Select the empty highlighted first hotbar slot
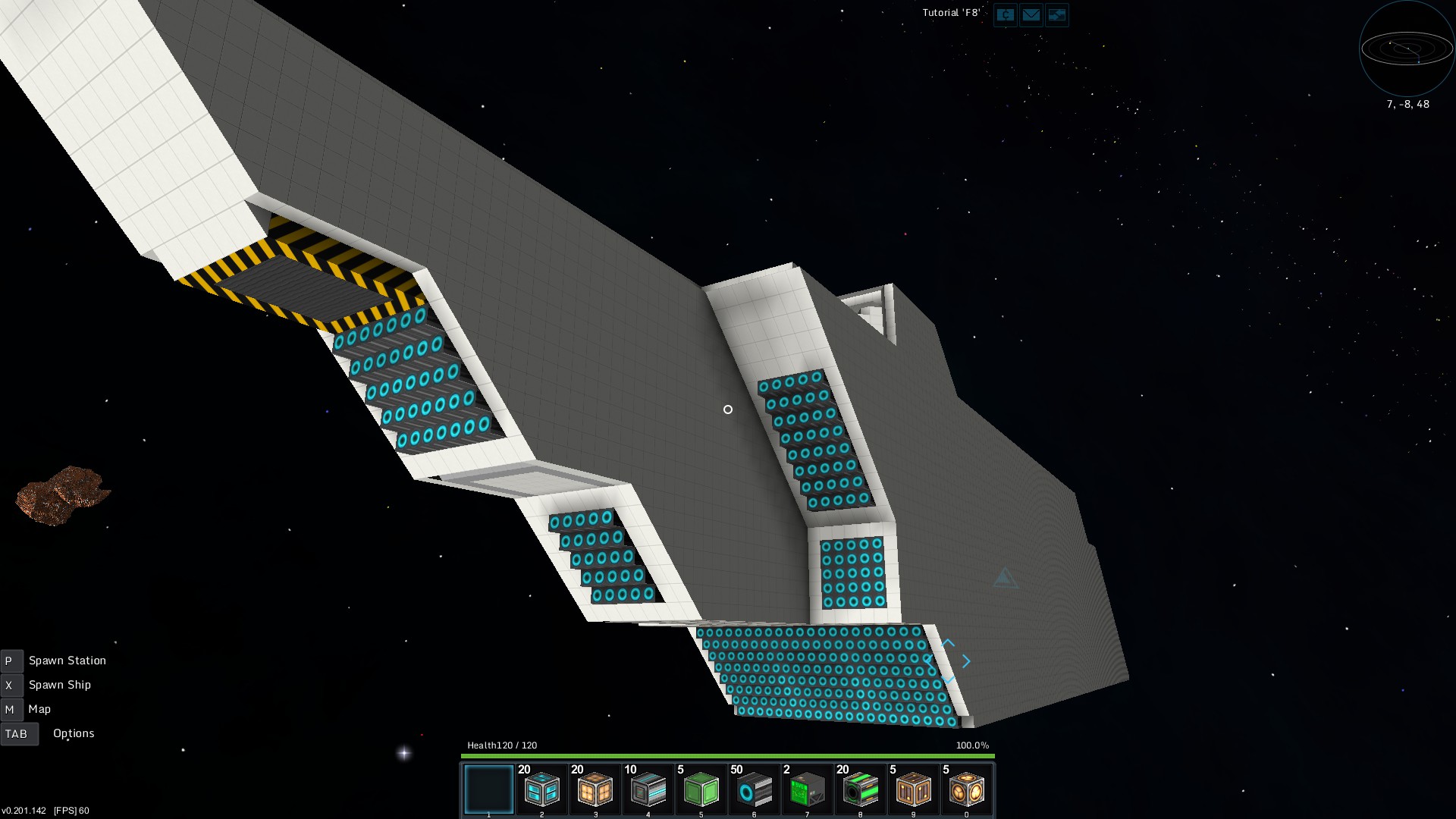This screenshot has height=819, width=1456. (488, 789)
